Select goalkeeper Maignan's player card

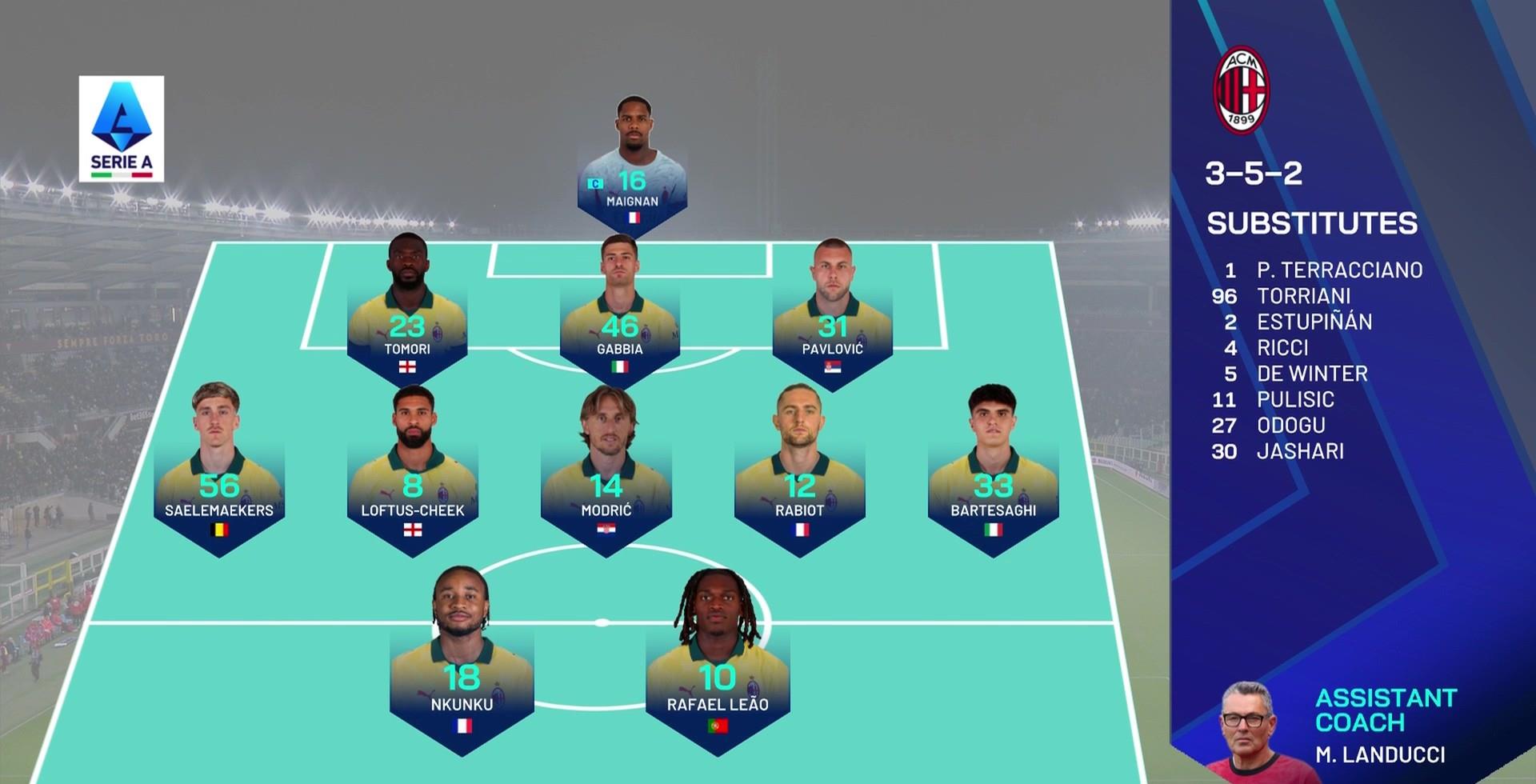click(x=632, y=172)
